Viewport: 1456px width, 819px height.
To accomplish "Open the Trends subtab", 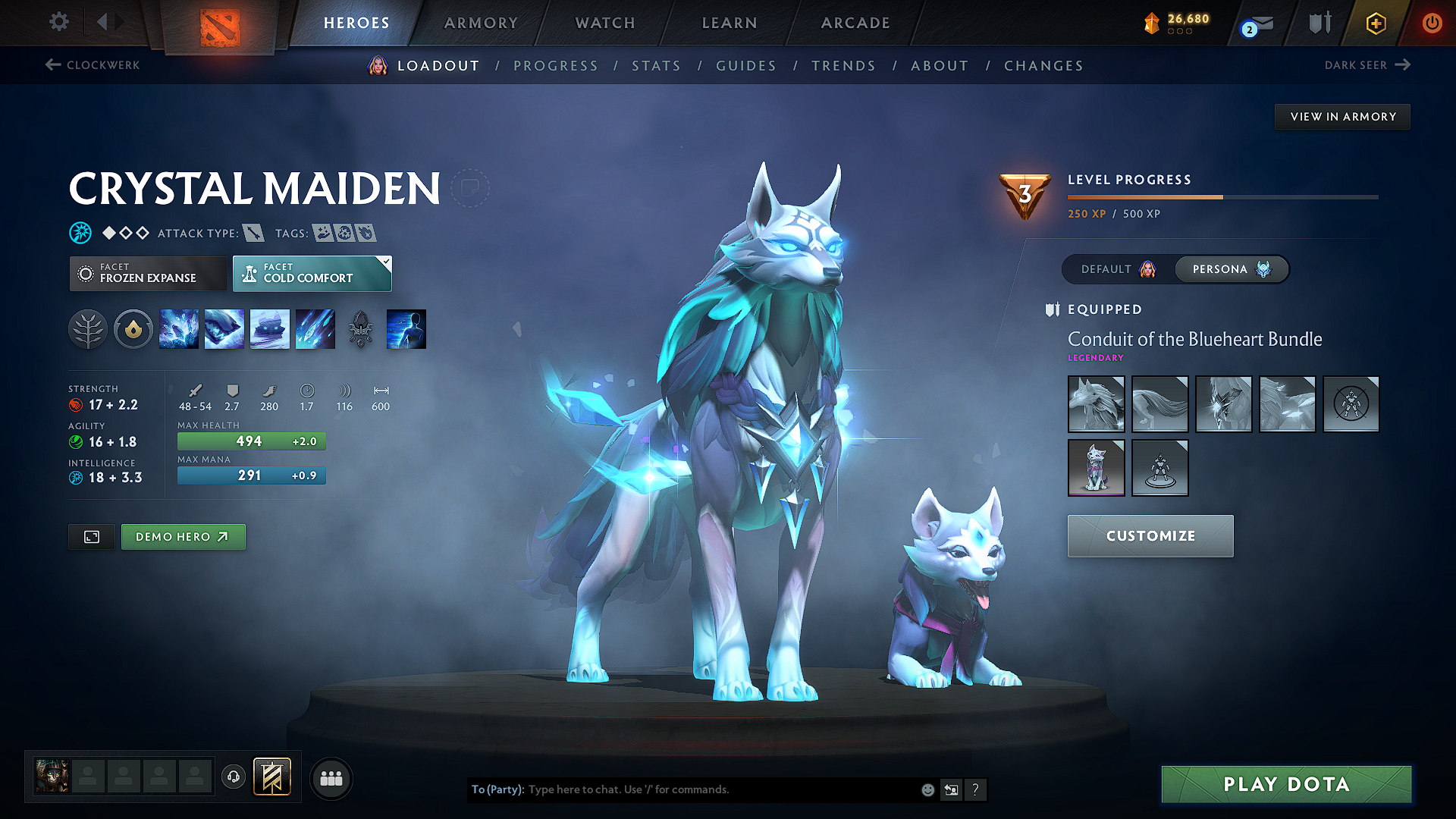I will tap(843, 66).
